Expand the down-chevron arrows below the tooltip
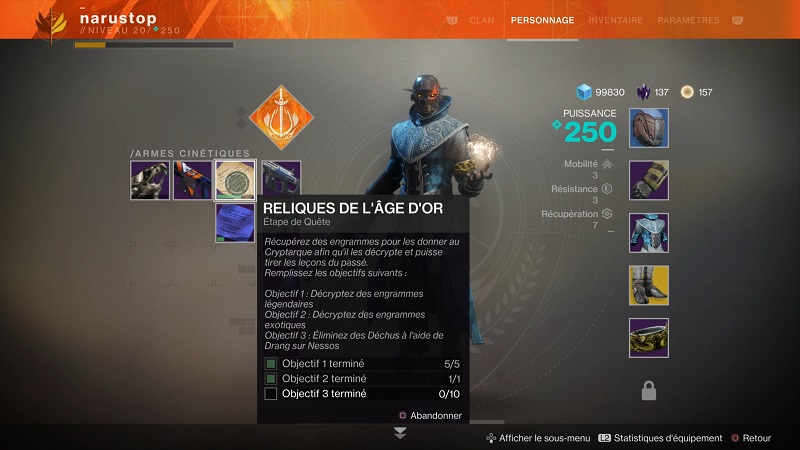Viewport: 800px width, 450px height. 400,433
